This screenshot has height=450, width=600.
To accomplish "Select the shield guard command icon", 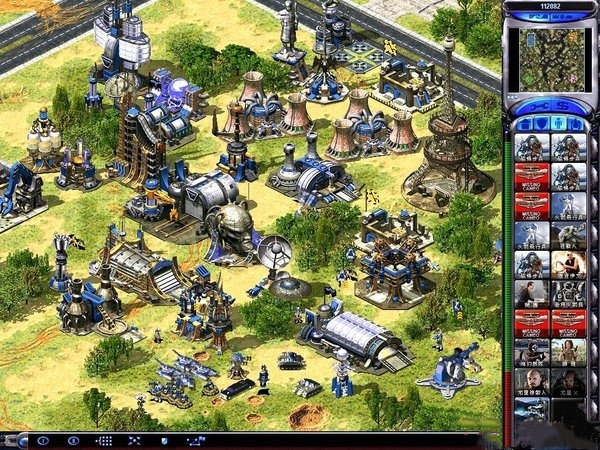I will tap(164, 440).
